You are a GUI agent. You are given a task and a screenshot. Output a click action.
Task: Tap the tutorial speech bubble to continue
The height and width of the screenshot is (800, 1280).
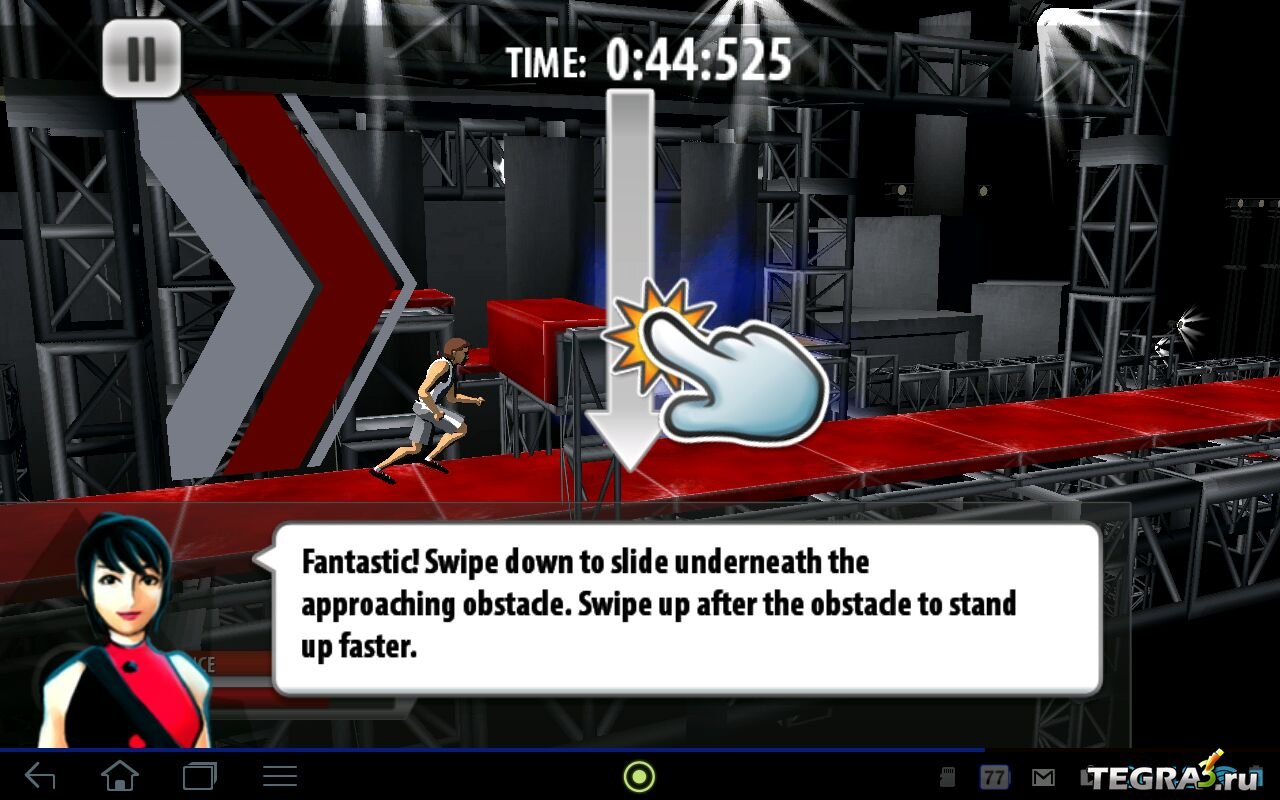click(x=686, y=607)
